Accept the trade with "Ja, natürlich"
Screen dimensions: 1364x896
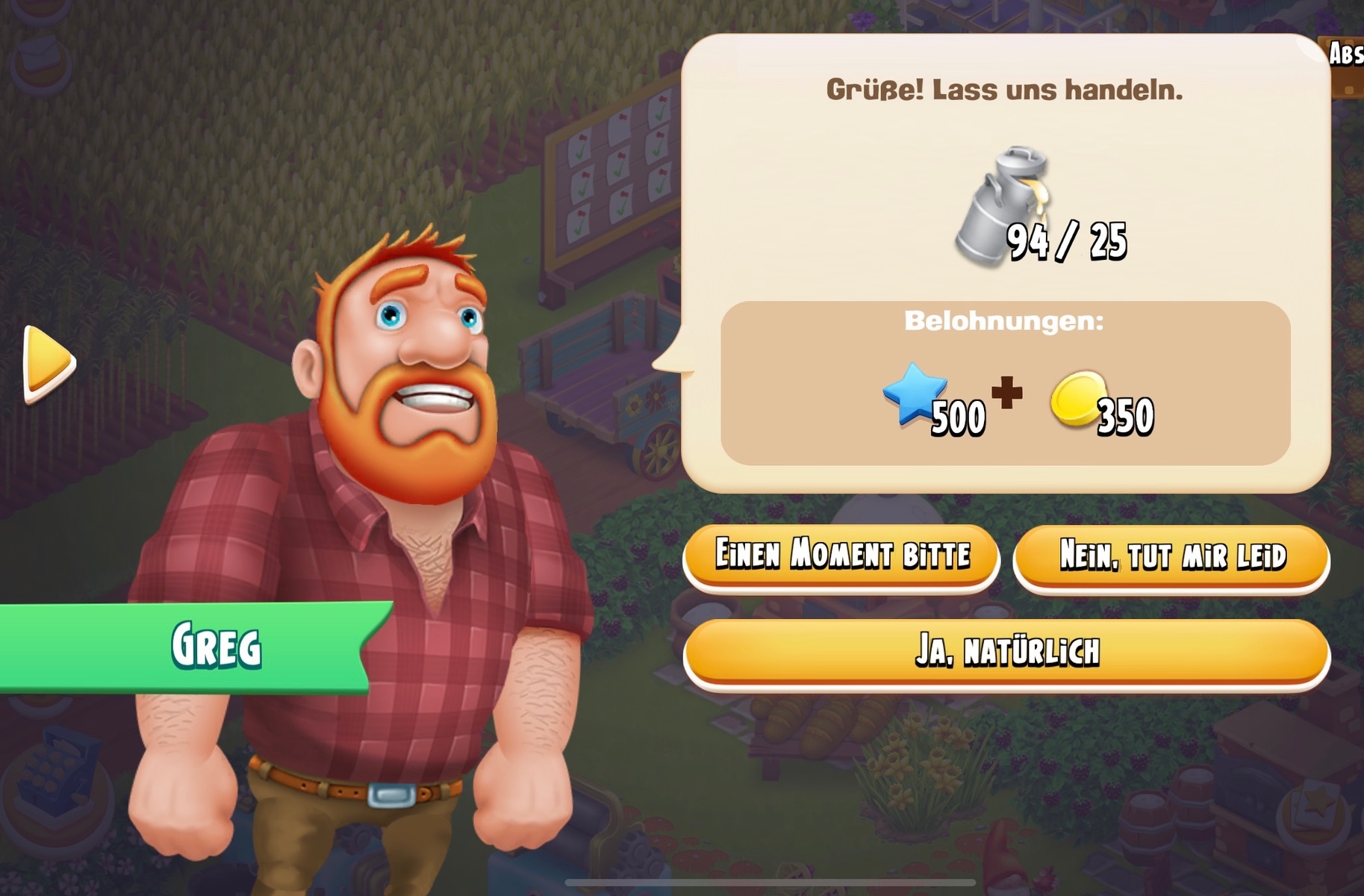point(1006,651)
